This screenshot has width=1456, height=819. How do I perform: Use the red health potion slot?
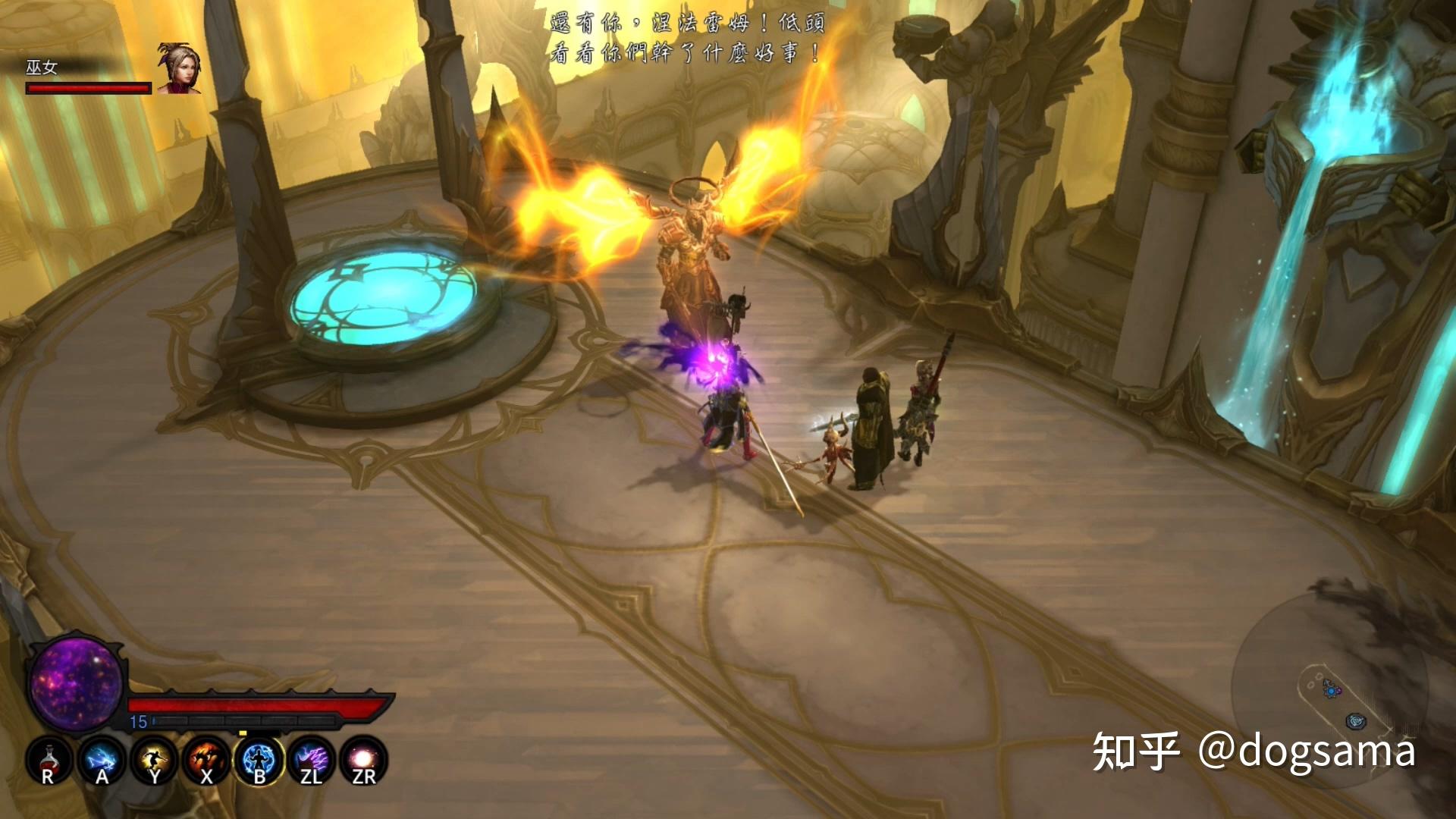point(49,760)
